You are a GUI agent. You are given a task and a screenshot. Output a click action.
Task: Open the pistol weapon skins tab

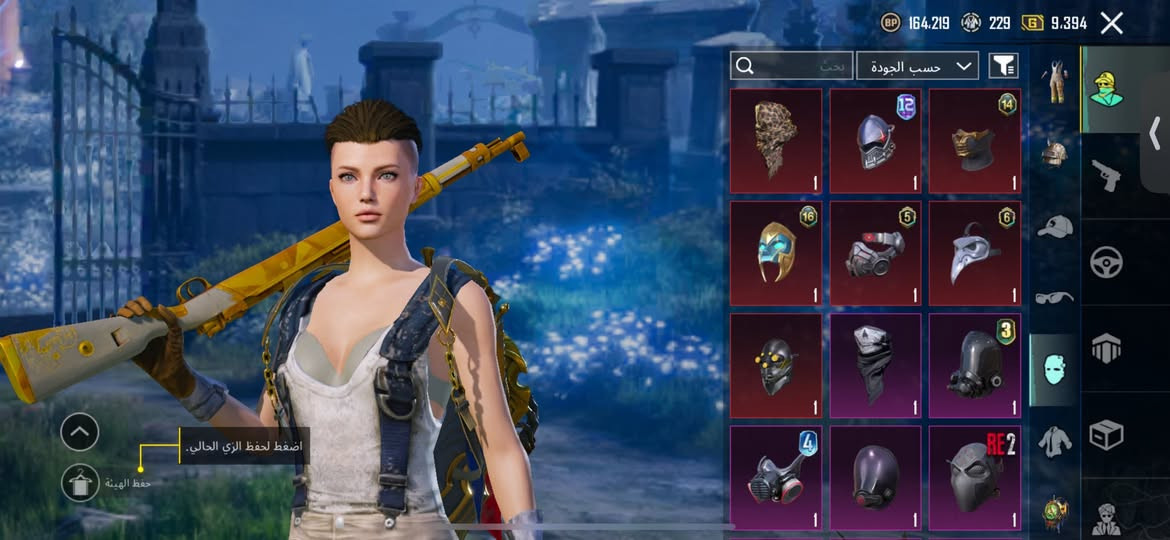tap(1106, 176)
